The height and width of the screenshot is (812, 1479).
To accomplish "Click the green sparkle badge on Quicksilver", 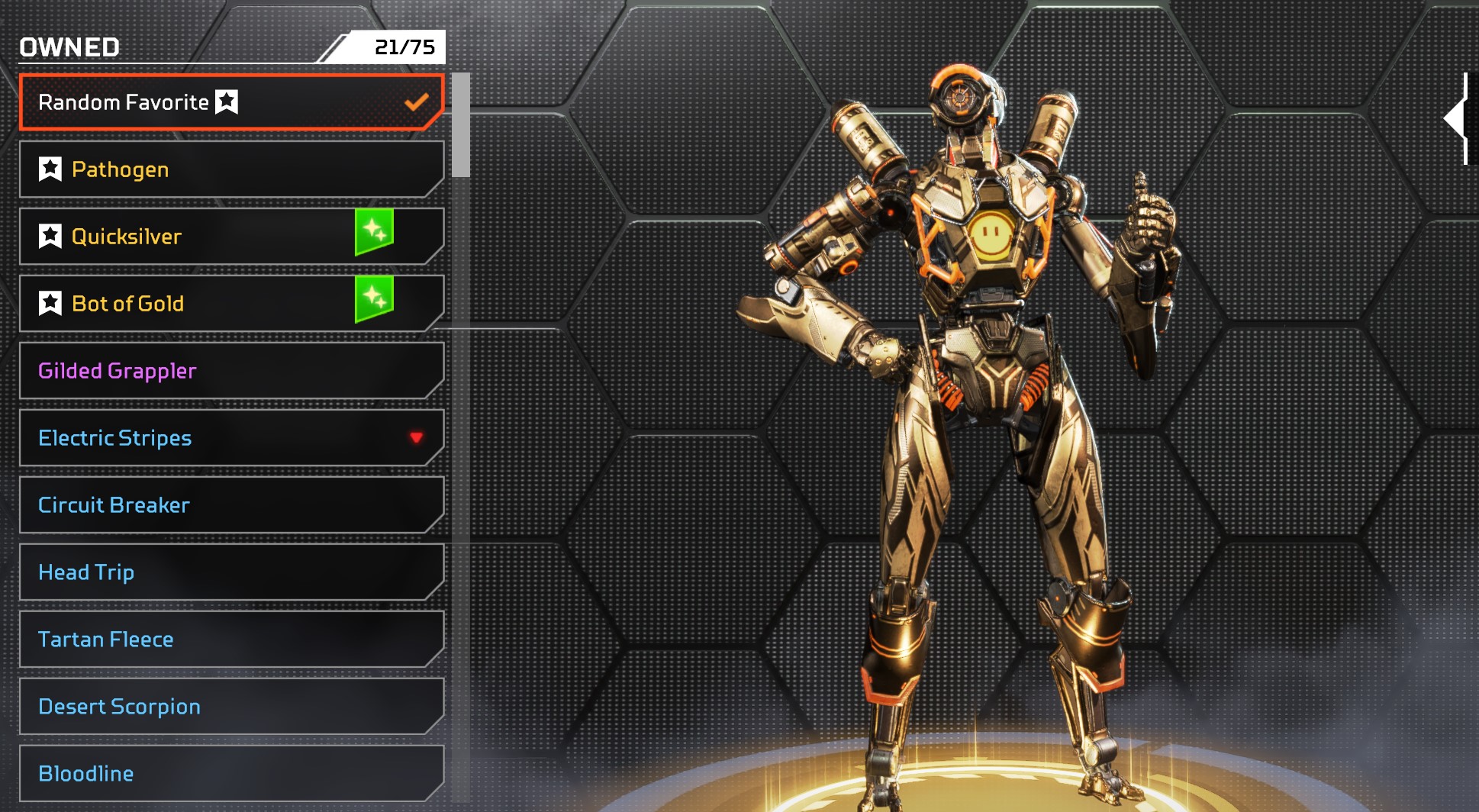I will point(374,231).
